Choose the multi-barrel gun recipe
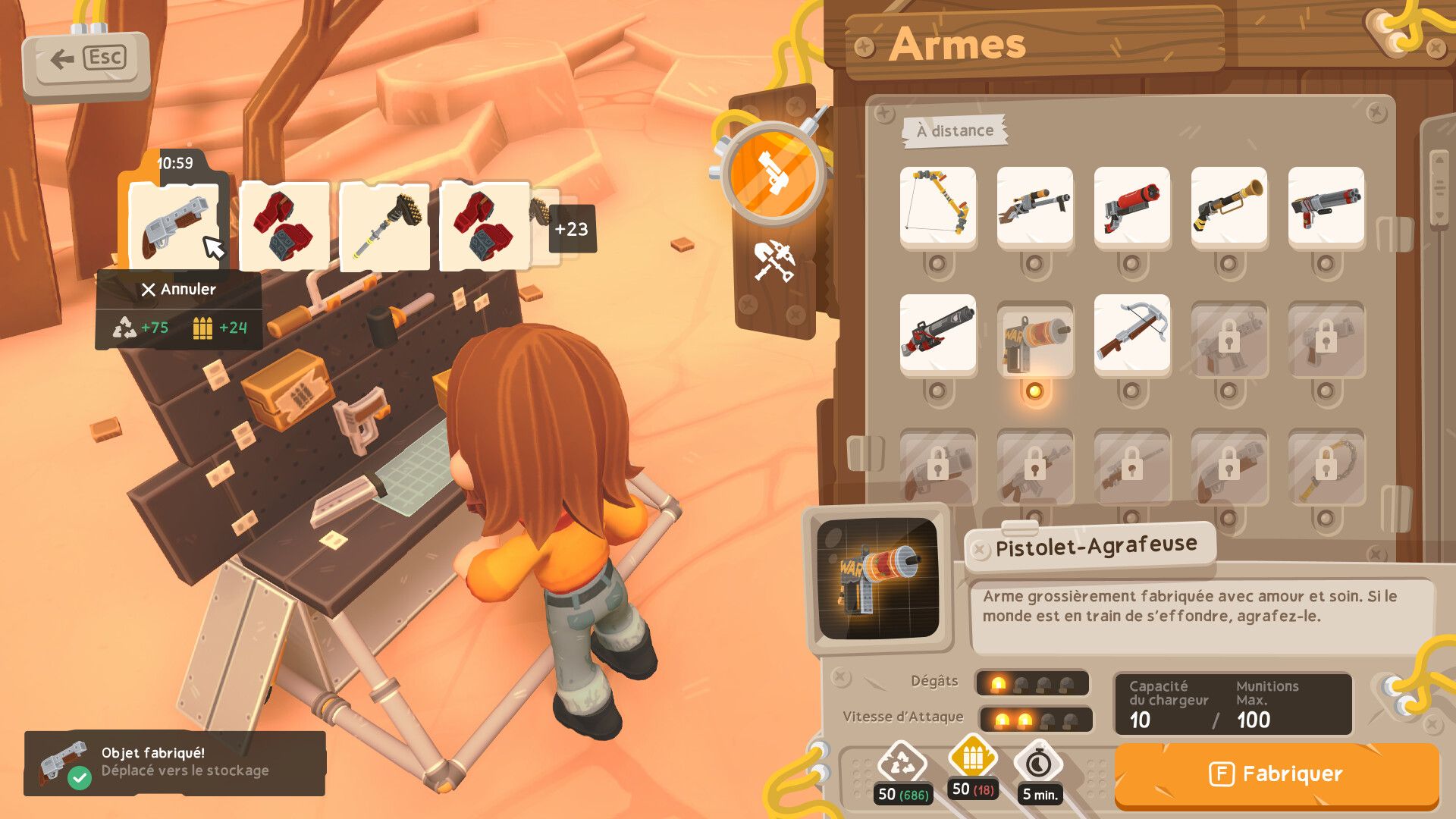This screenshot has width=1456, height=819. 1326,206
